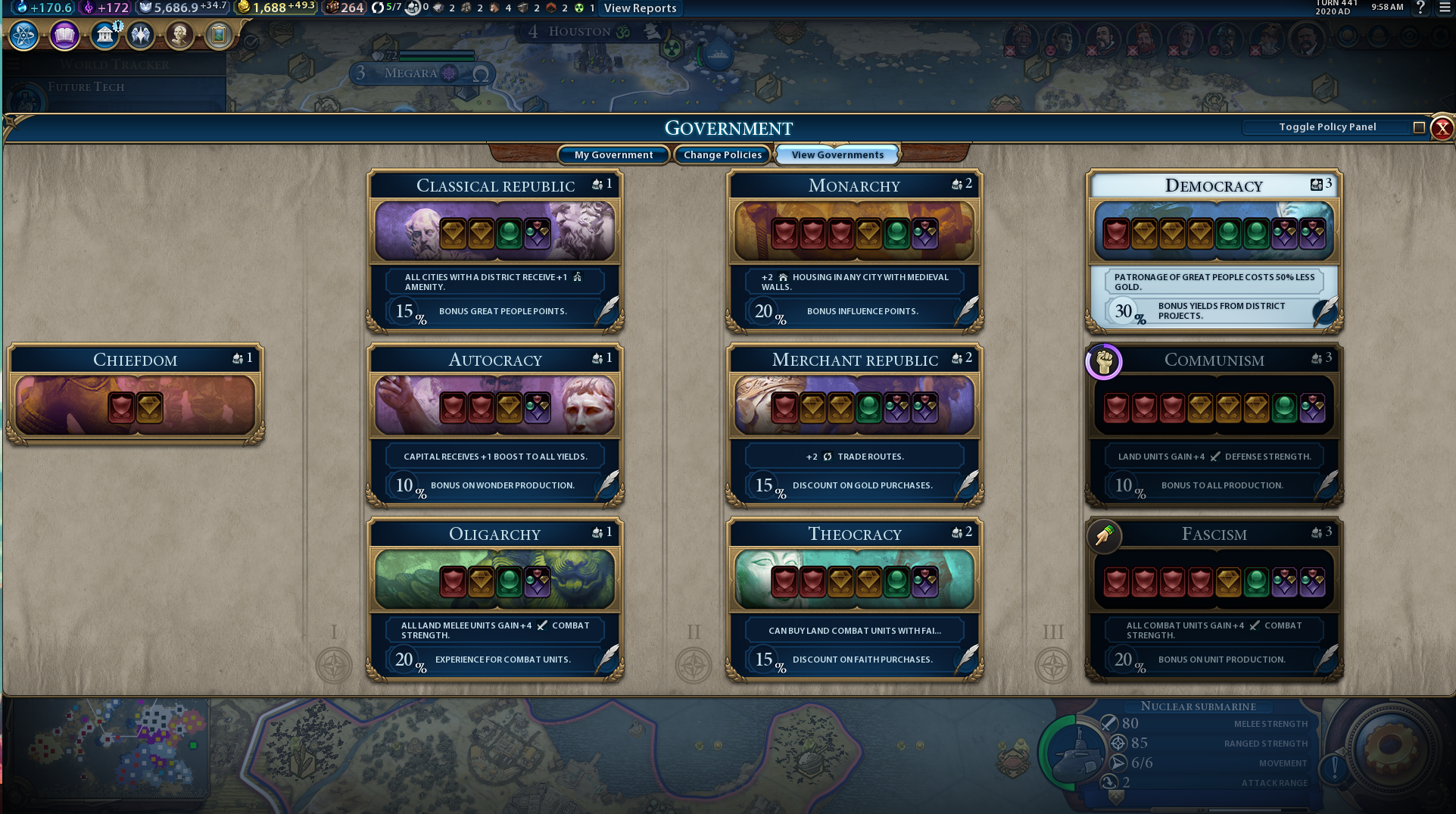The height and width of the screenshot is (814, 1456).
Task: Select the Government building icon with notification
Action: [104, 35]
